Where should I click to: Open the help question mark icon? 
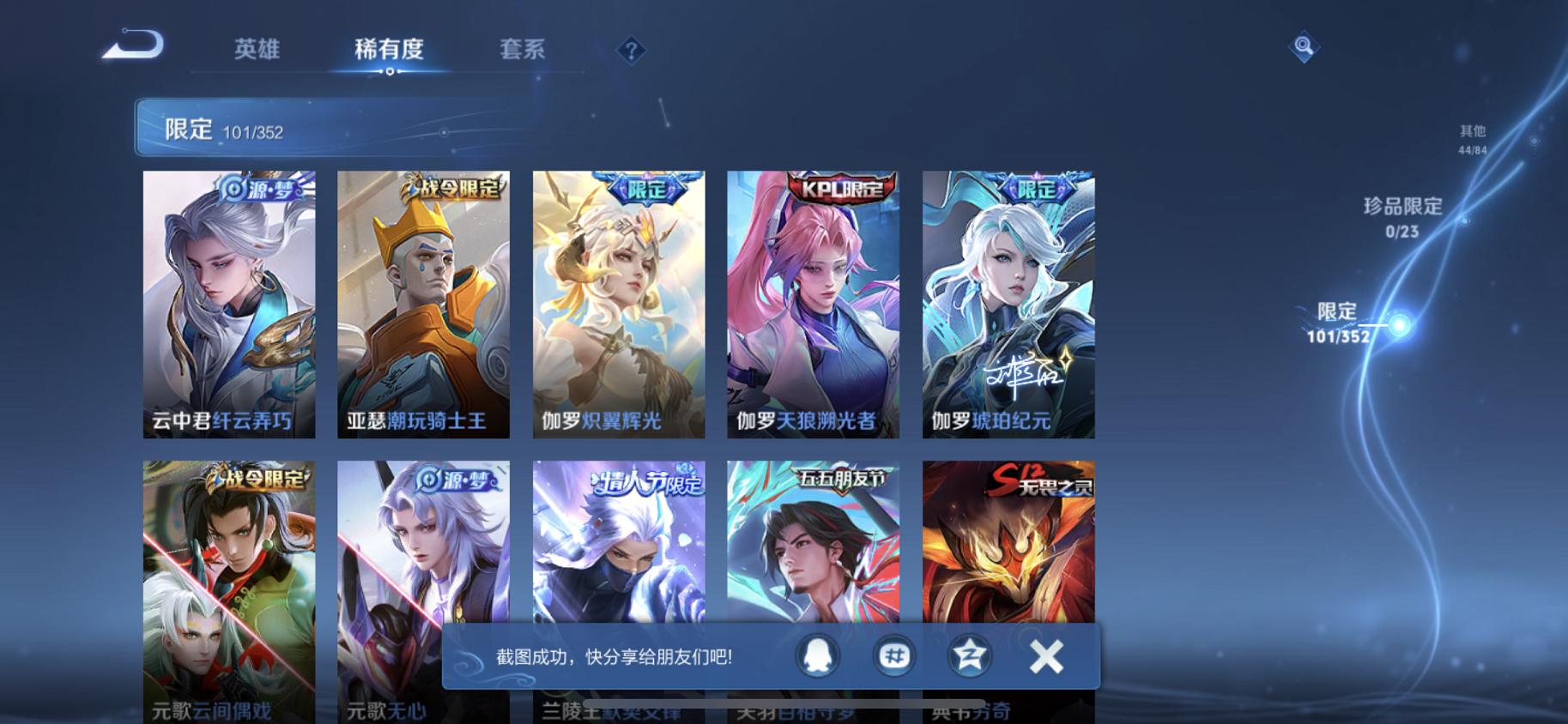[632, 51]
